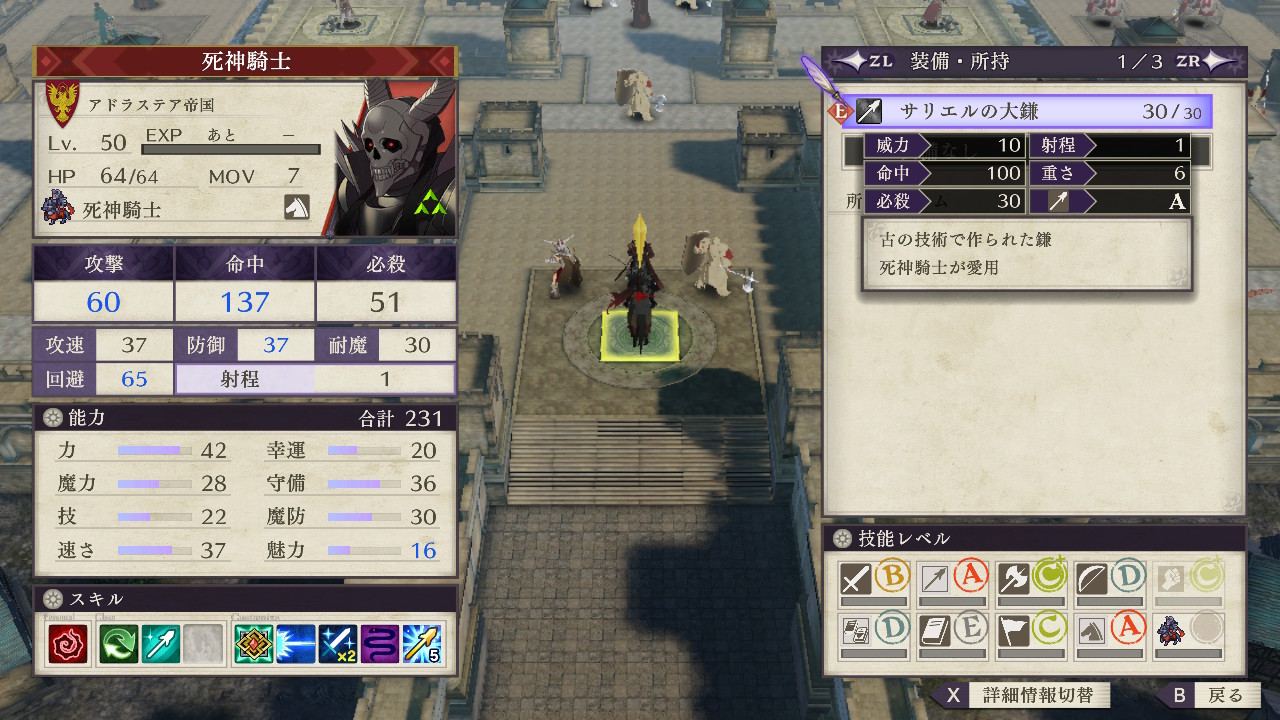The width and height of the screenshot is (1280, 720).
Task: Select the sword skill level B tile
Action: point(873,582)
